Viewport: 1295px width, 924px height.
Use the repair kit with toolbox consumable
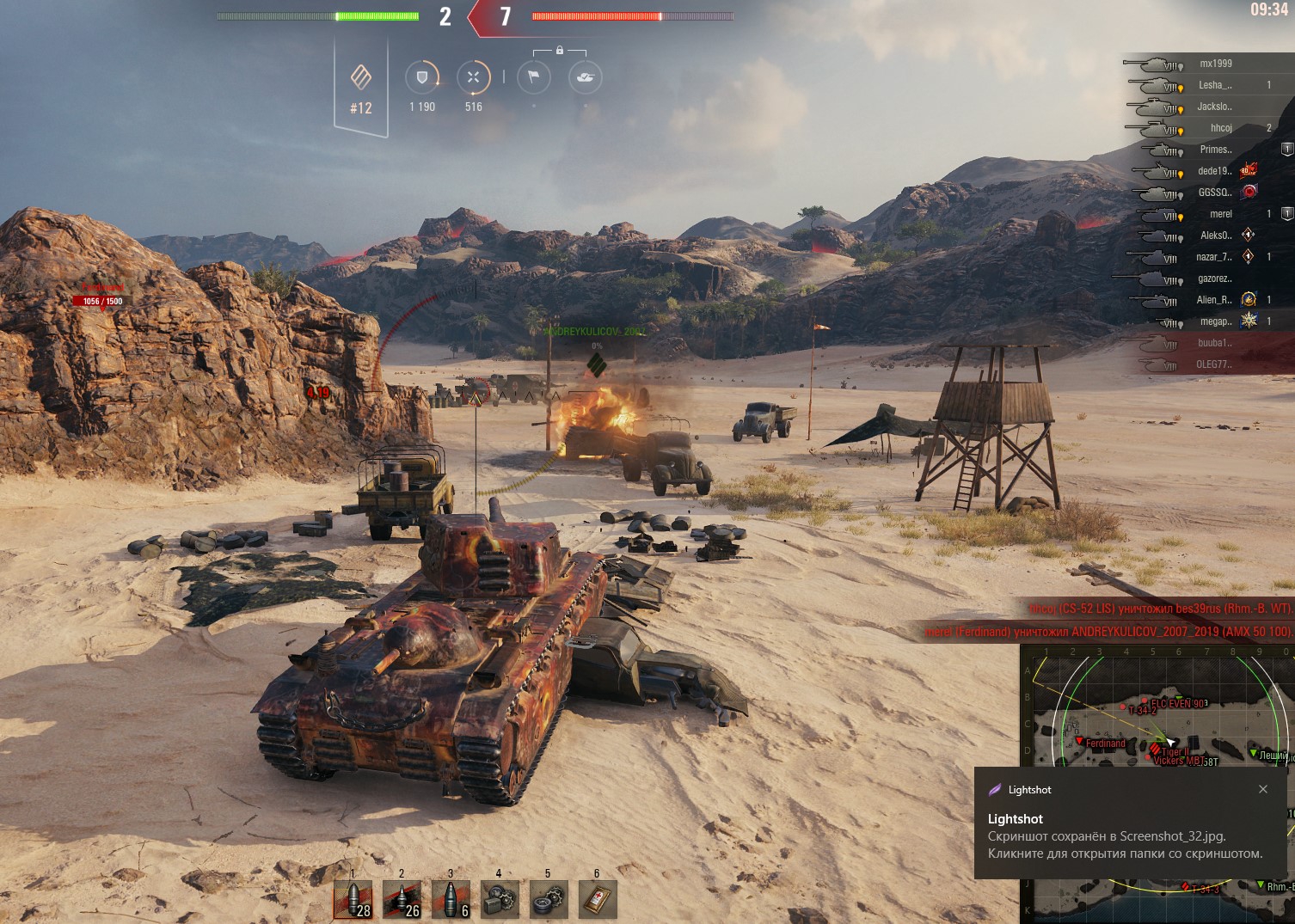point(500,900)
